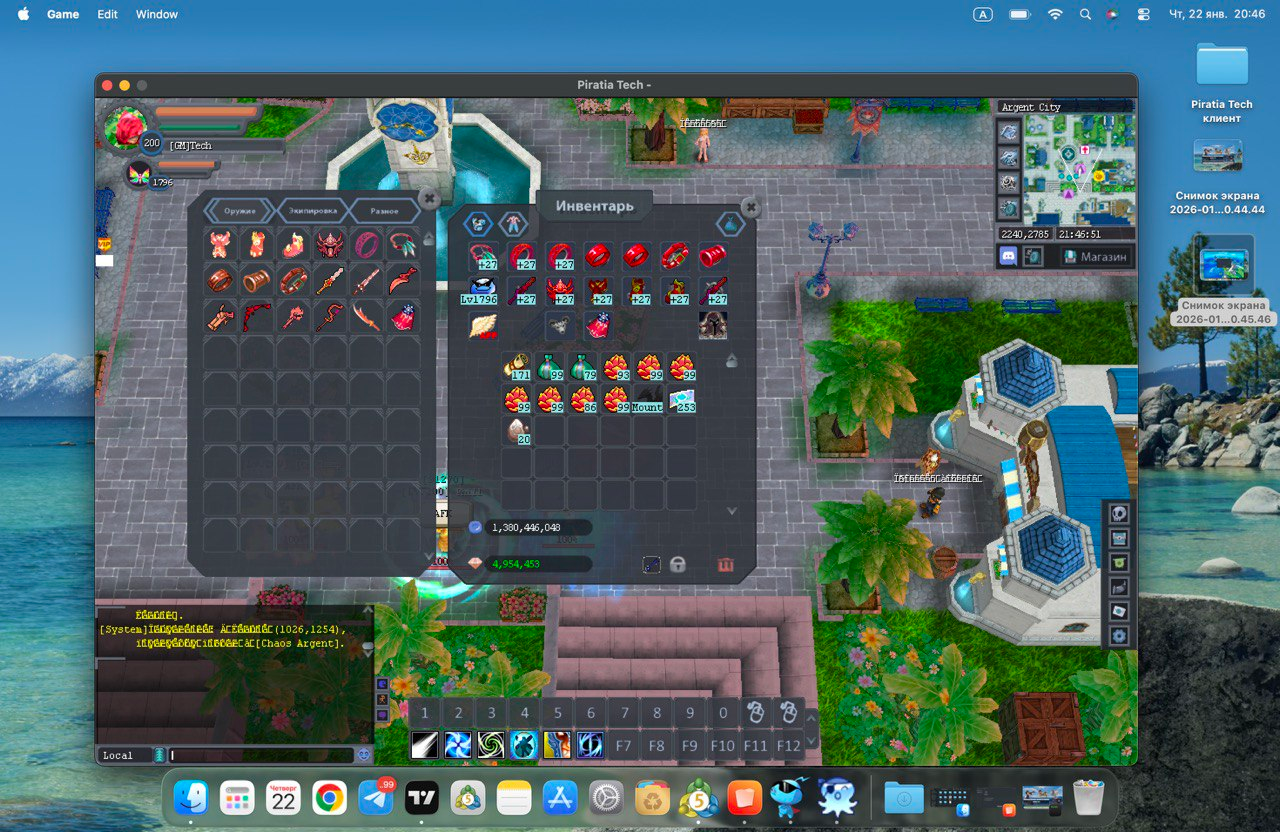Click the Mount item in the inventory

click(x=648, y=400)
